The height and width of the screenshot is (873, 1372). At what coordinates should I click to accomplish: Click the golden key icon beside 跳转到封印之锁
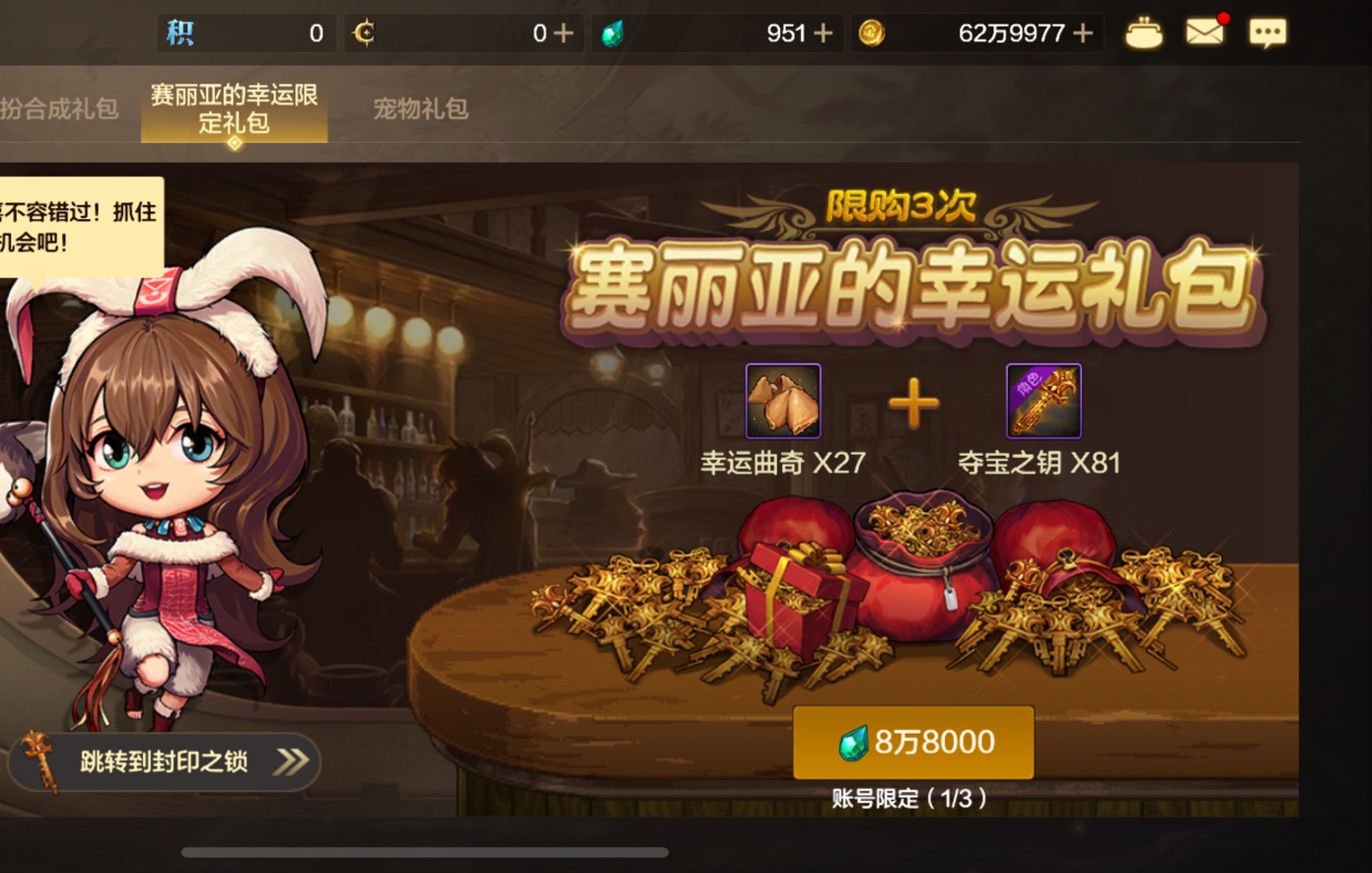pyautogui.click(x=36, y=761)
